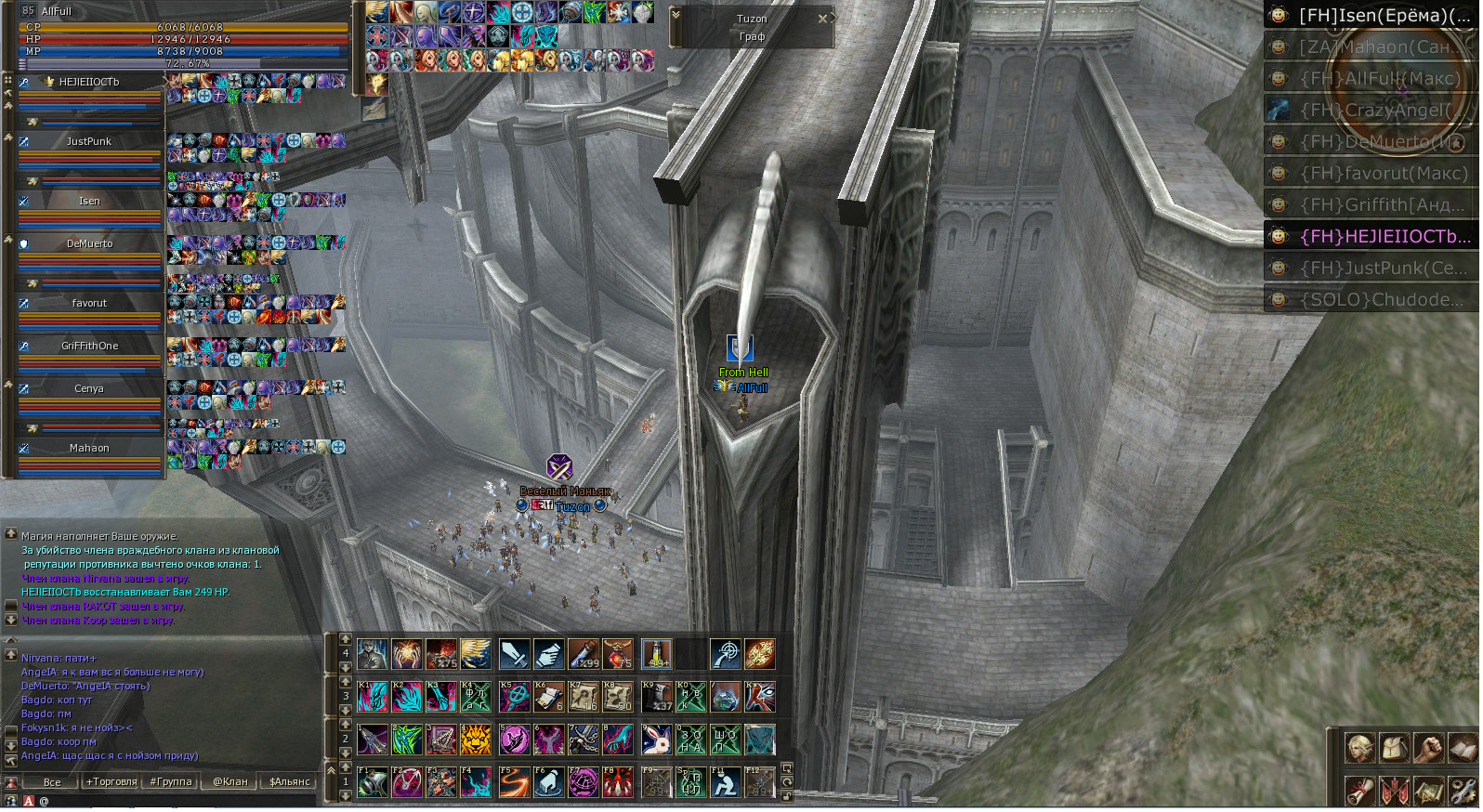1483x812 pixels.
Task: Open the @Клан chat tab
Action: (x=230, y=782)
